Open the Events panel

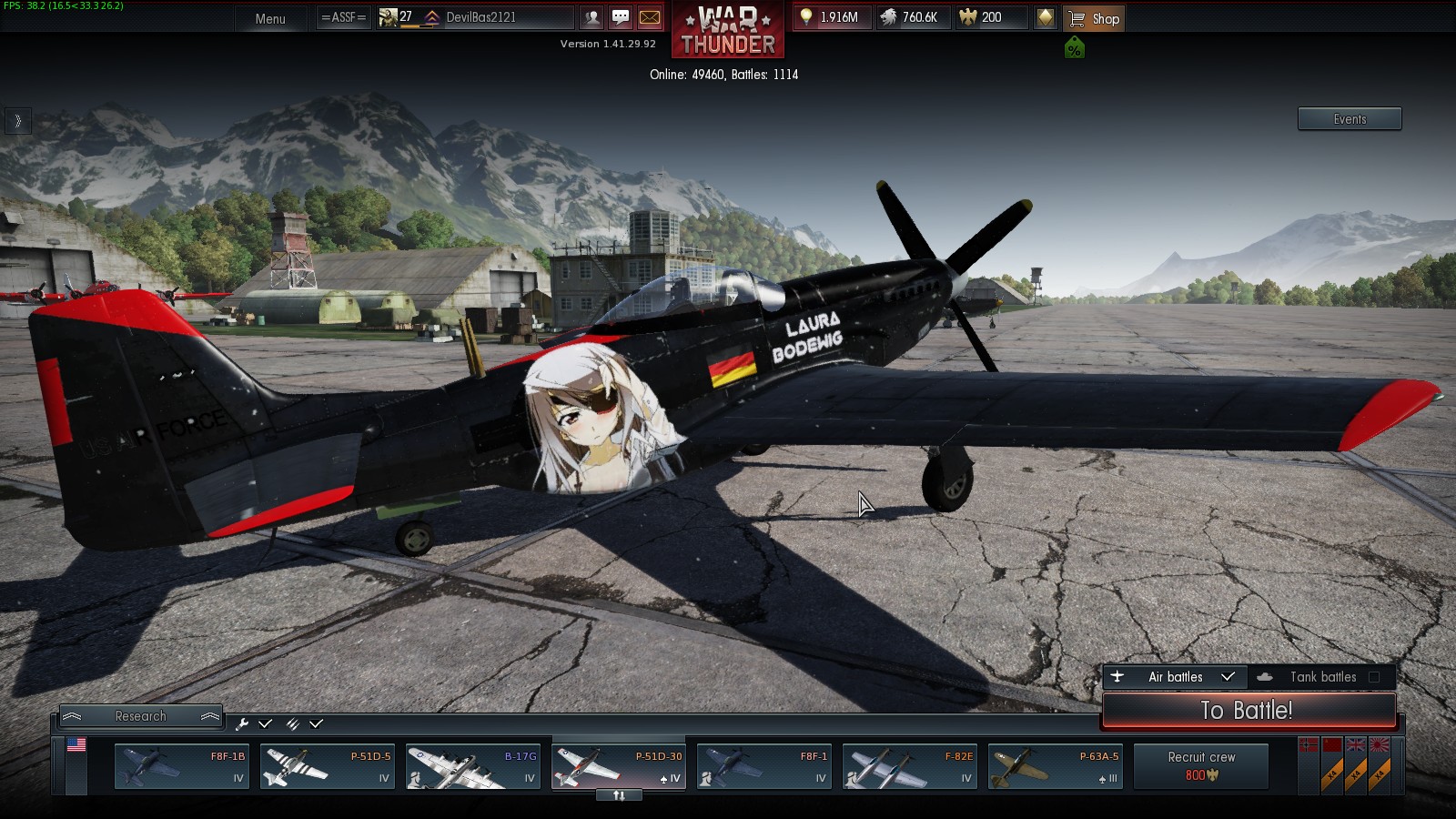coord(1349,119)
